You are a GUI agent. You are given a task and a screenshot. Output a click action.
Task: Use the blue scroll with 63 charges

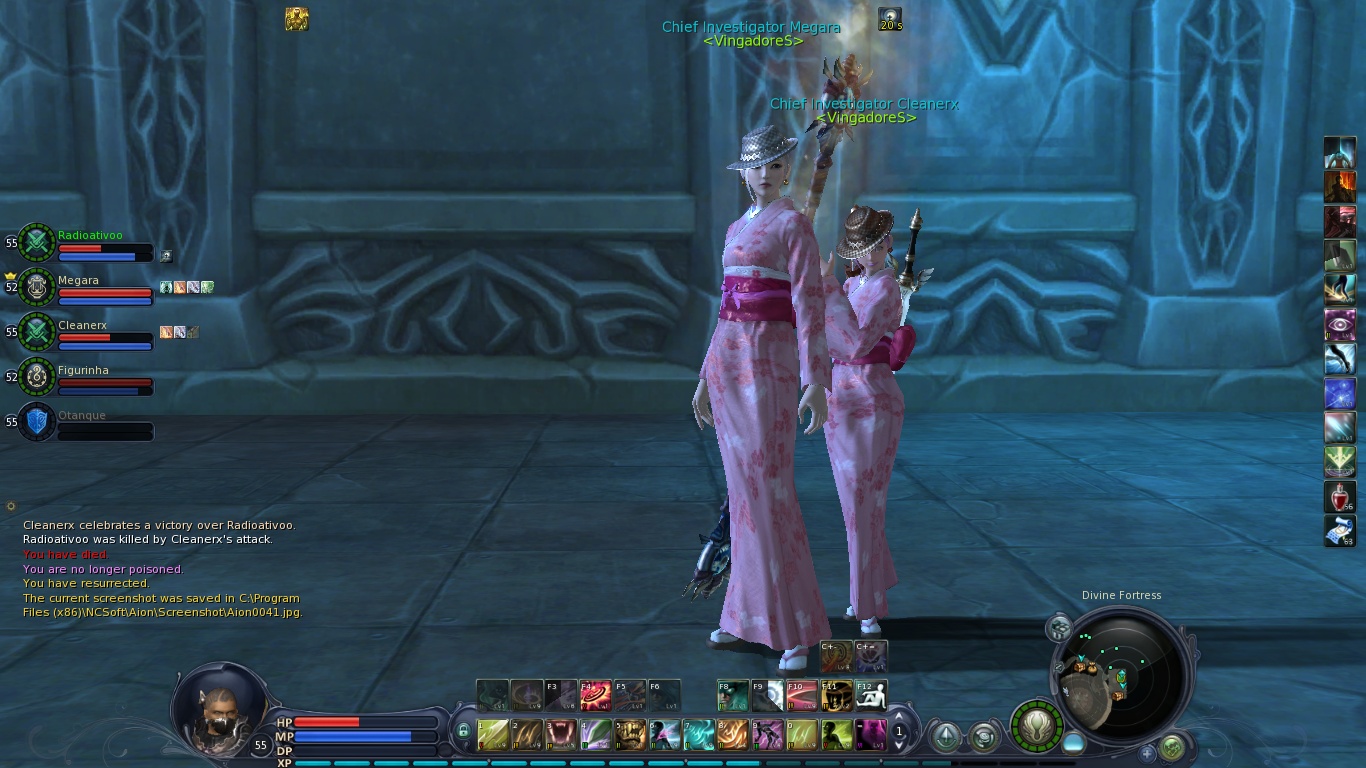(x=1340, y=531)
